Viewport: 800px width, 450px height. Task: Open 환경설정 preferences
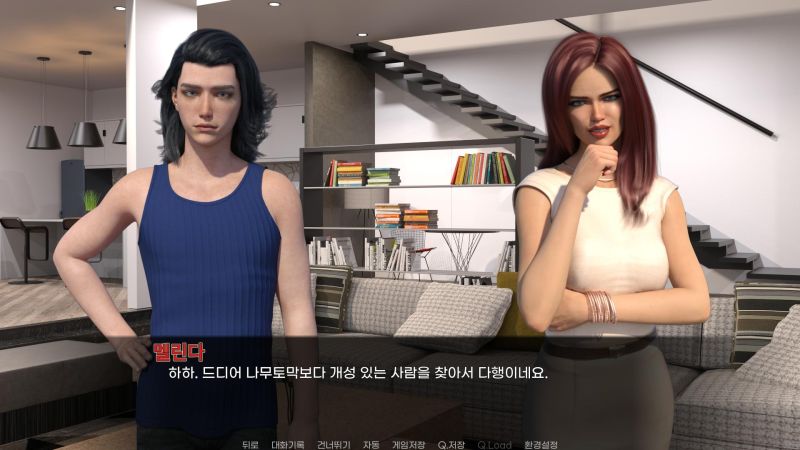(541, 444)
